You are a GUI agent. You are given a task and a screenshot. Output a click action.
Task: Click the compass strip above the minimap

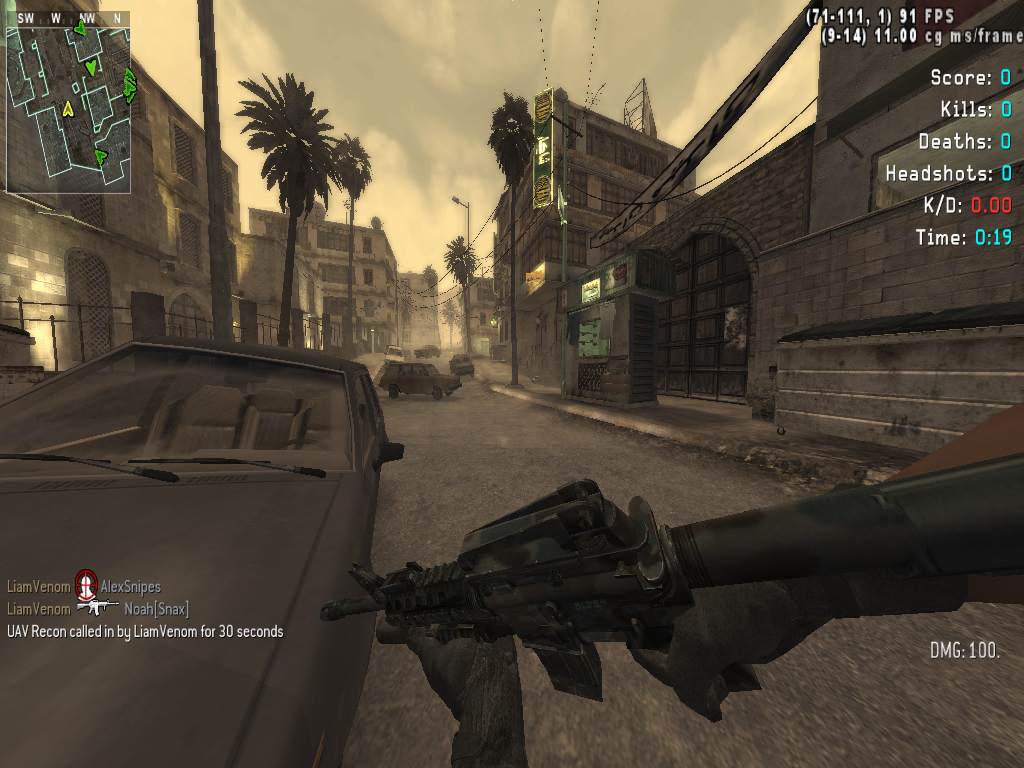tap(68, 18)
